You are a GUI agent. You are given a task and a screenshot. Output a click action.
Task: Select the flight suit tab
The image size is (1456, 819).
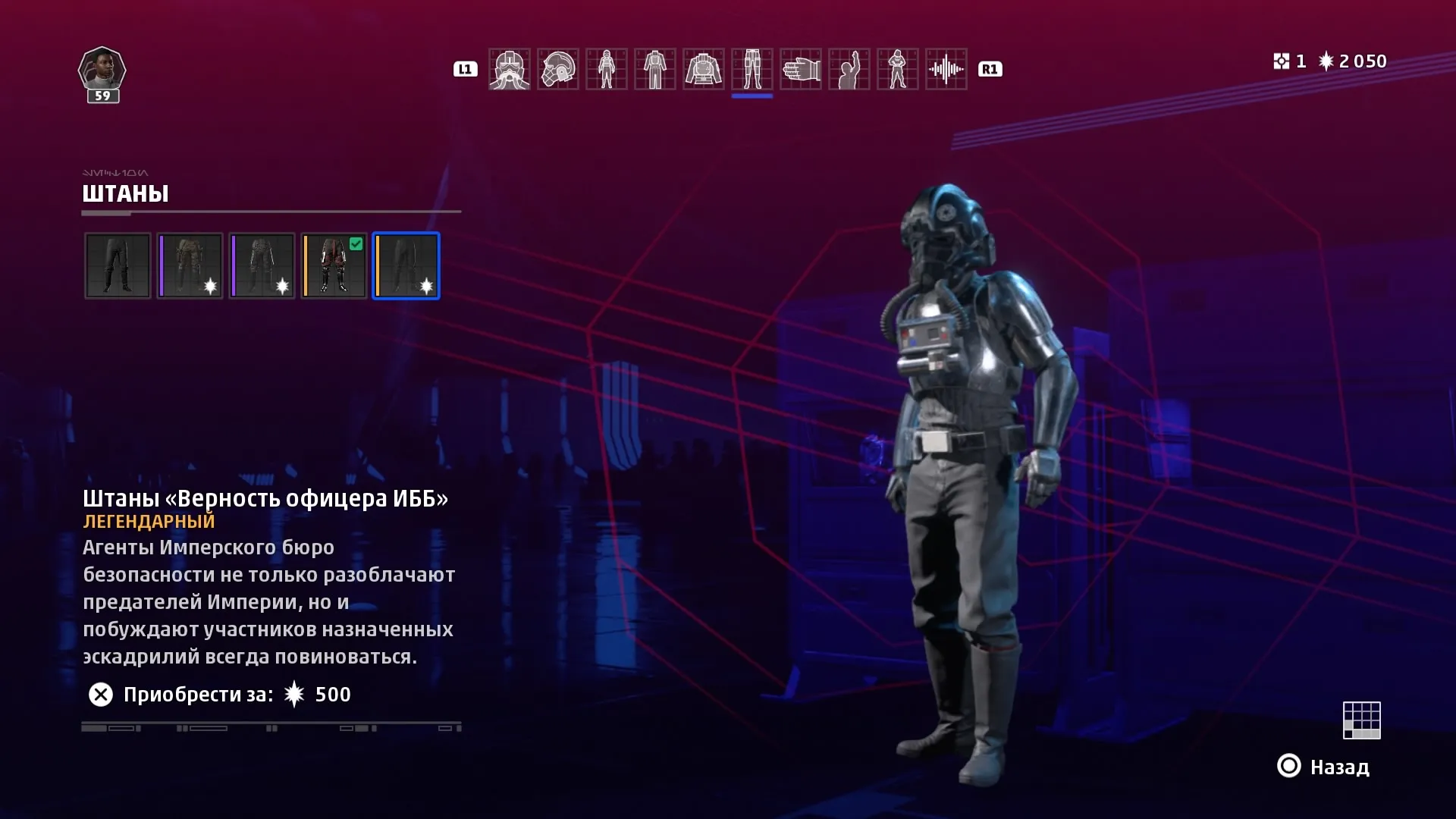pyautogui.click(x=654, y=69)
